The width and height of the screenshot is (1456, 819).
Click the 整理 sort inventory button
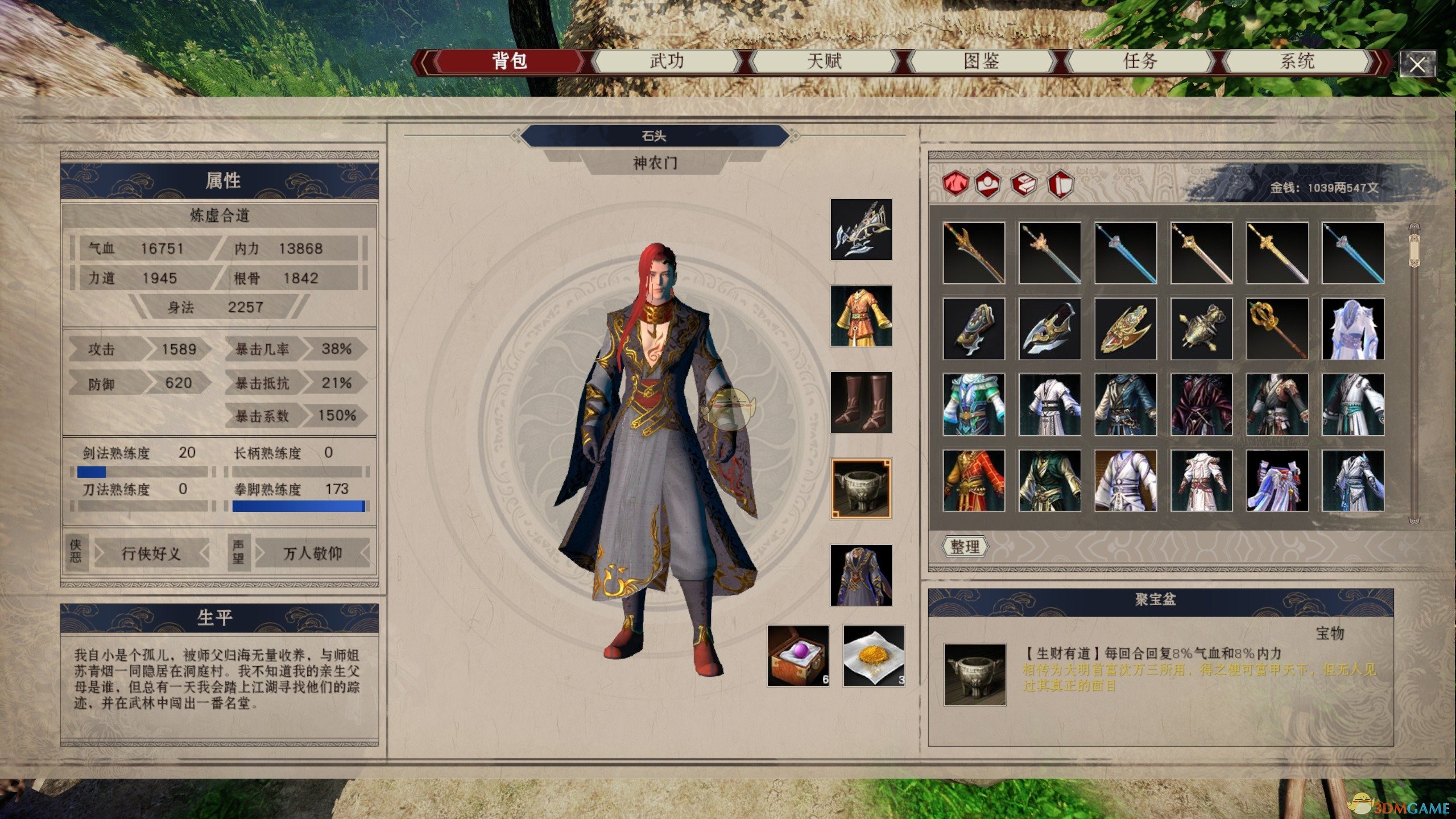click(x=965, y=547)
